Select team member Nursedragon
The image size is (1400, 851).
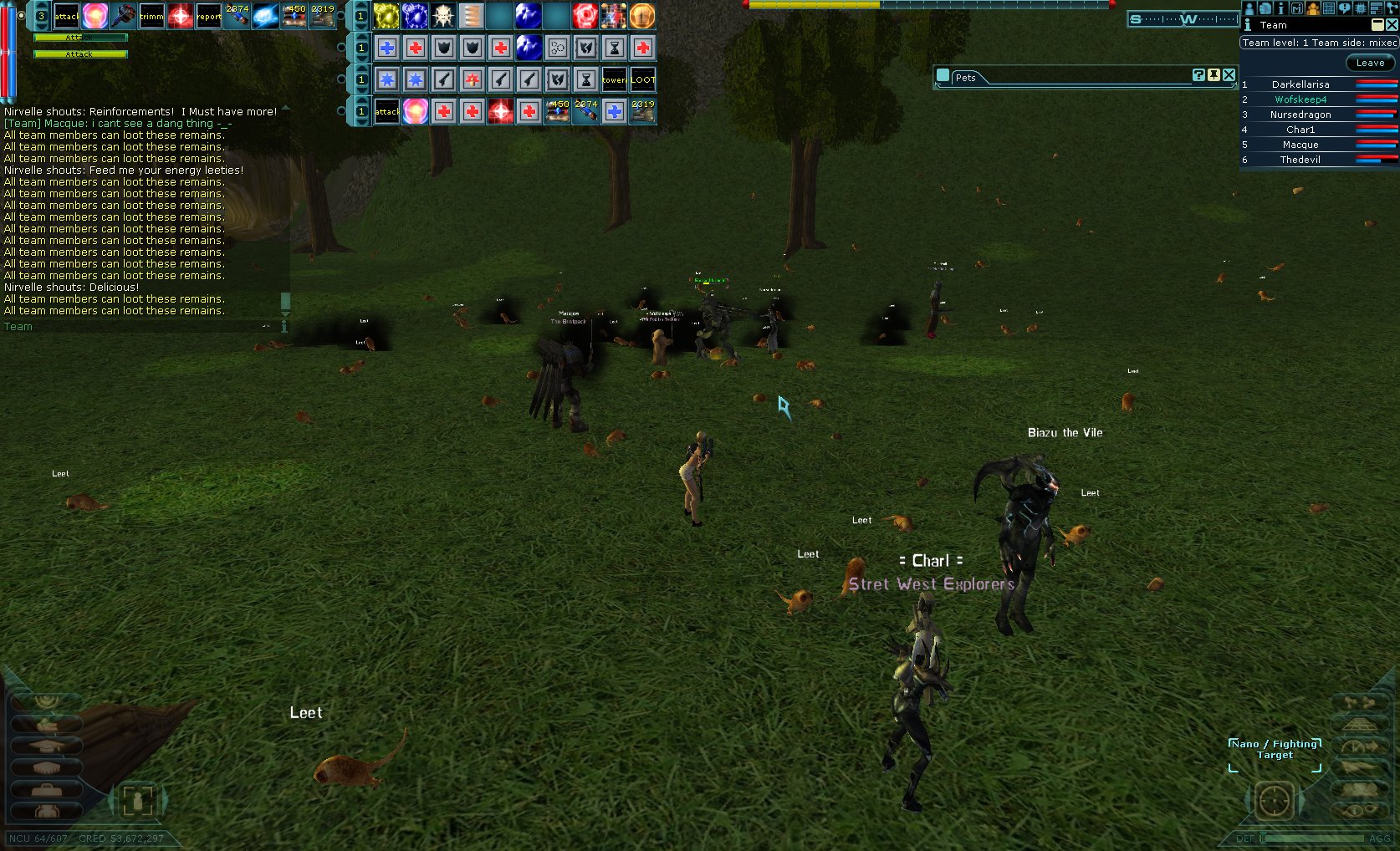pos(1300,115)
